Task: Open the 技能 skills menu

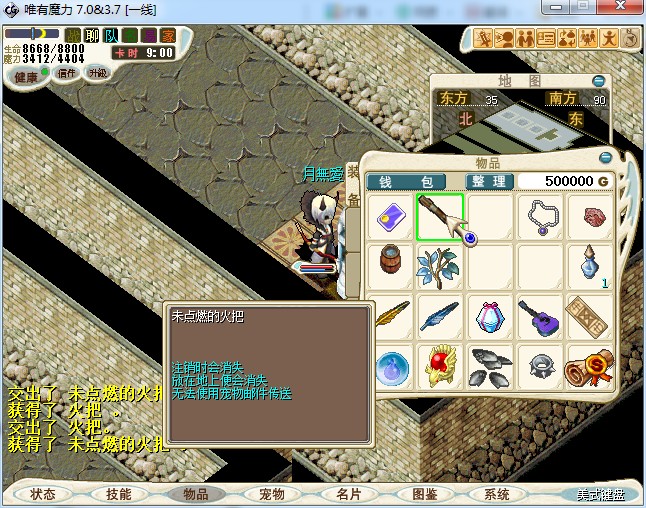Action: pyautogui.click(x=118, y=494)
